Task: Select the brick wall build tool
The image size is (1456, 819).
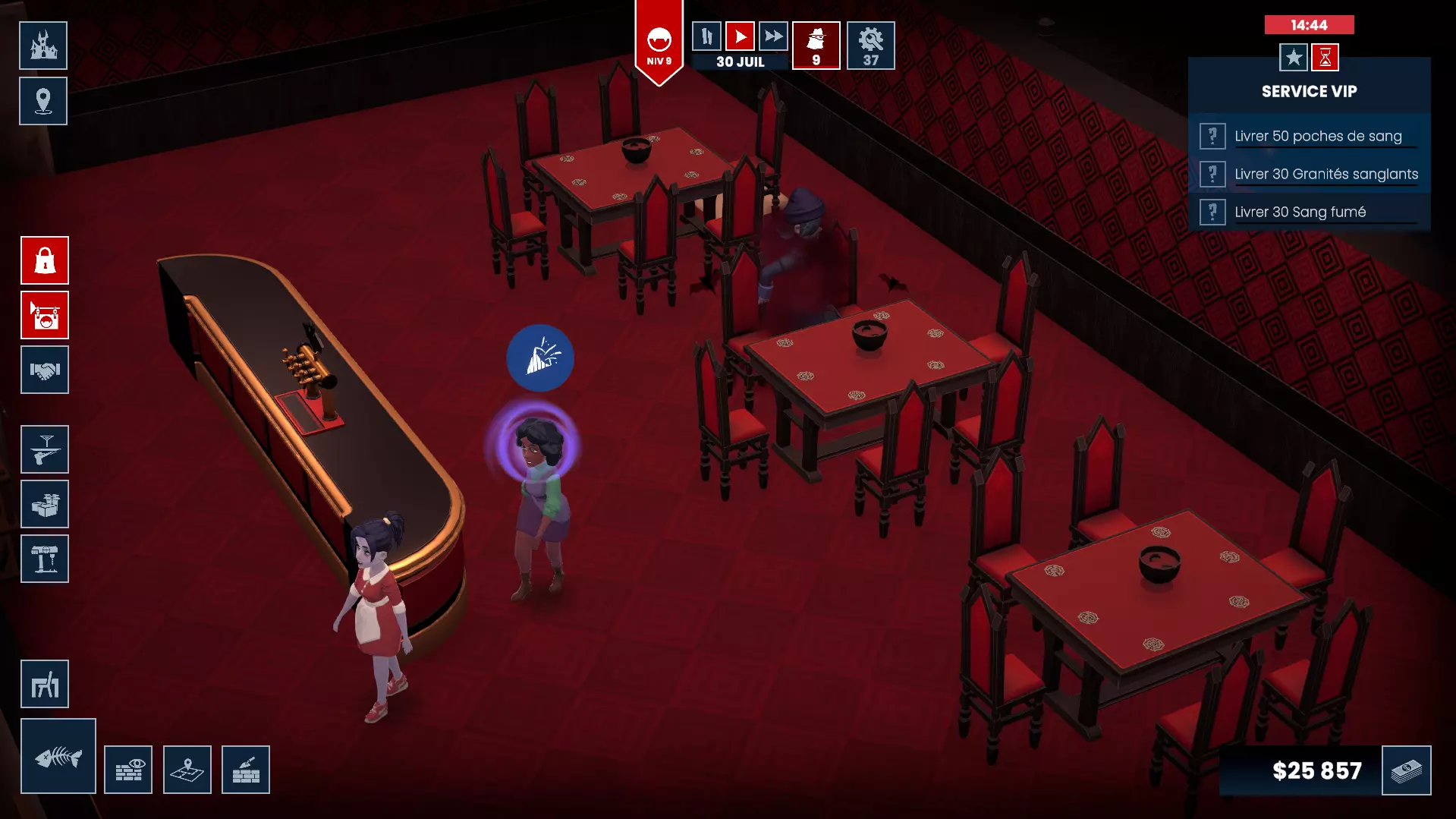Action: pyautogui.click(x=246, y=770)
